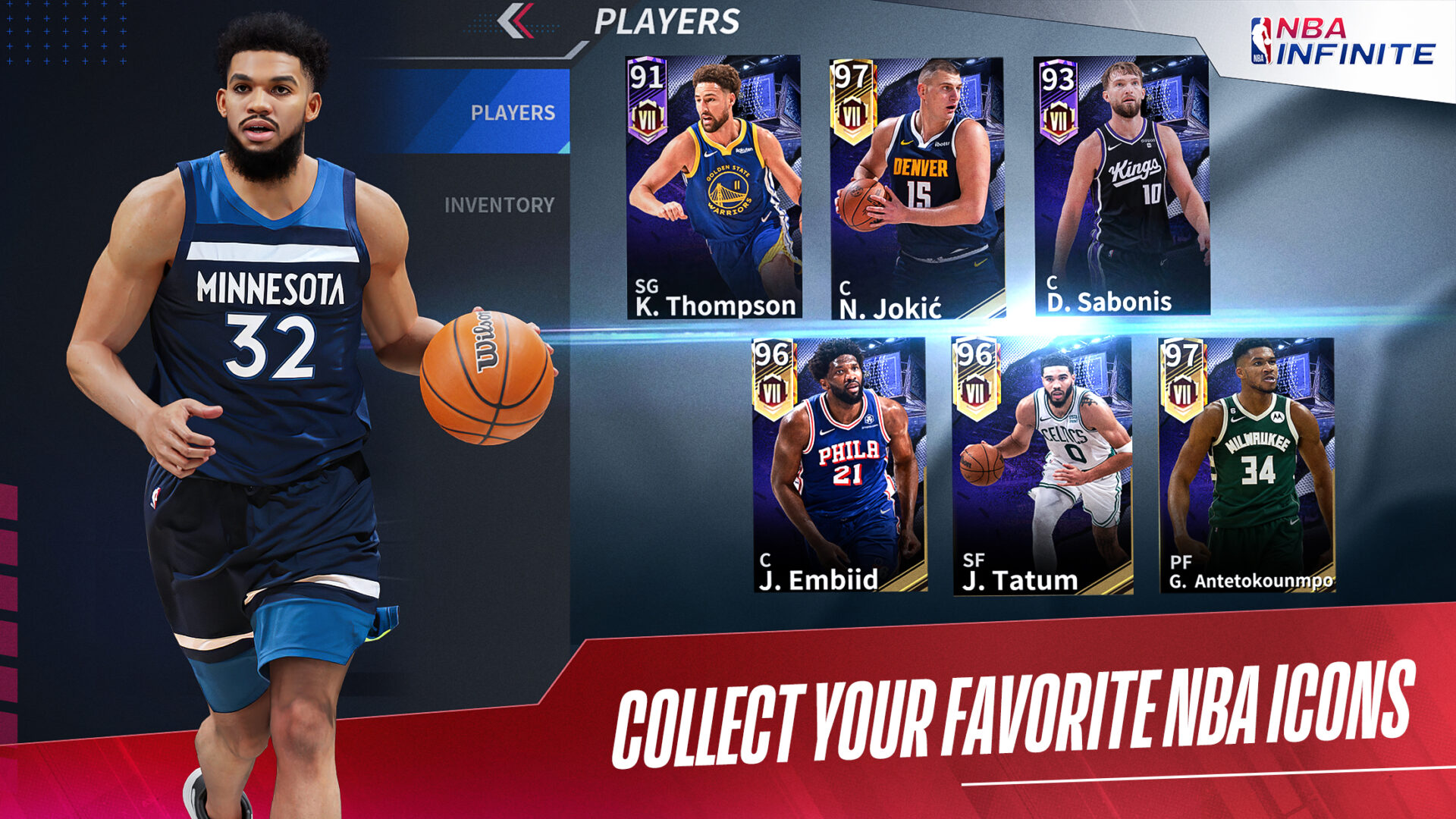
Task: Click the 97 rating on Jokić's card
Action: point(852,76)
